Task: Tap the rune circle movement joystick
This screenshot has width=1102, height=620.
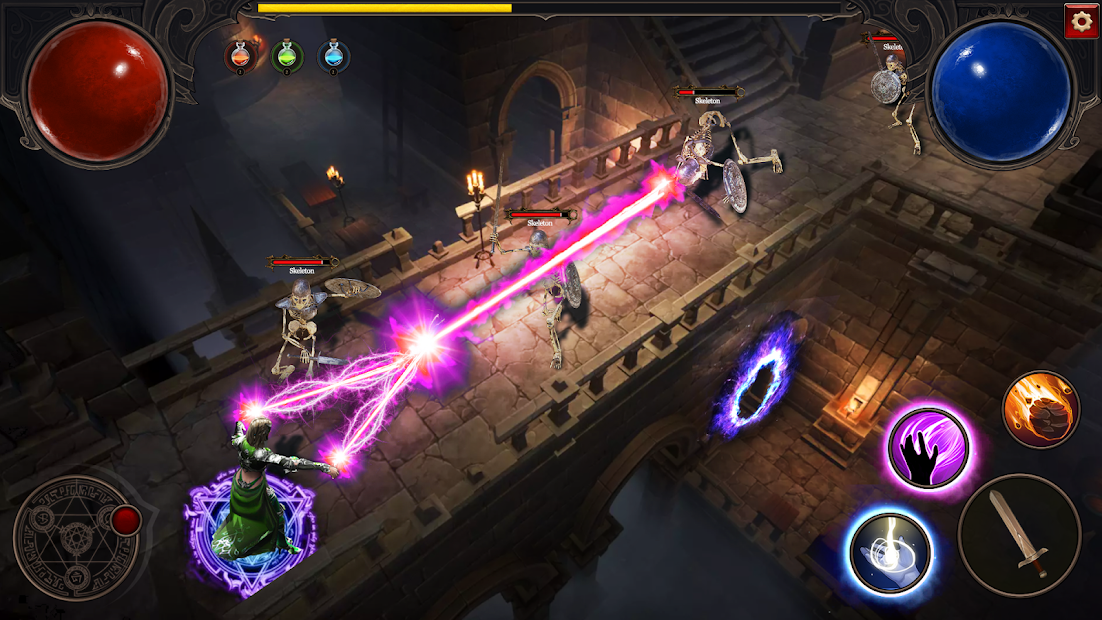Action: 77,537
